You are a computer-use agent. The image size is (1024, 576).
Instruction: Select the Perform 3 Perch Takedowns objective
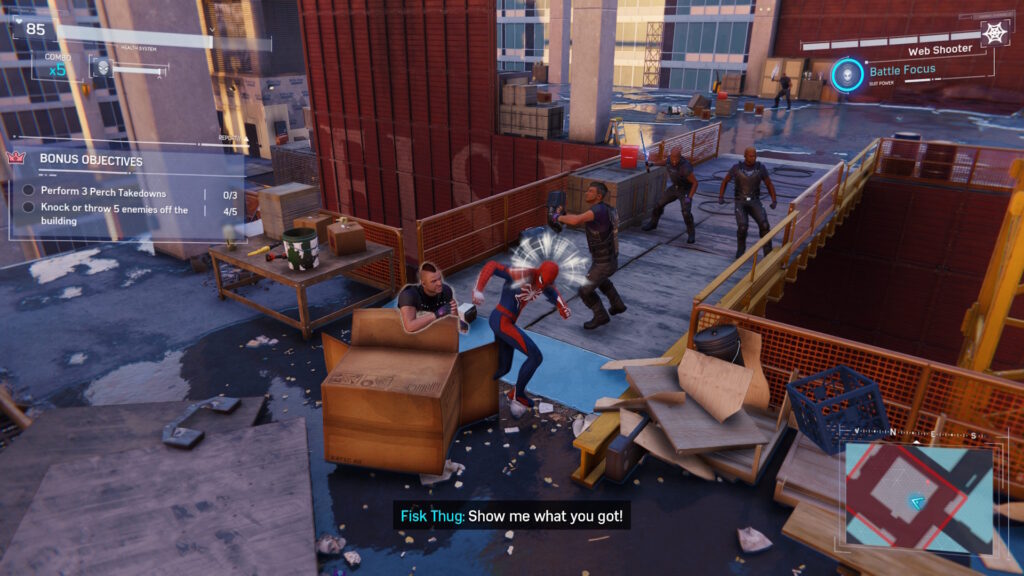pyautogui.click(x=103, y=192)
